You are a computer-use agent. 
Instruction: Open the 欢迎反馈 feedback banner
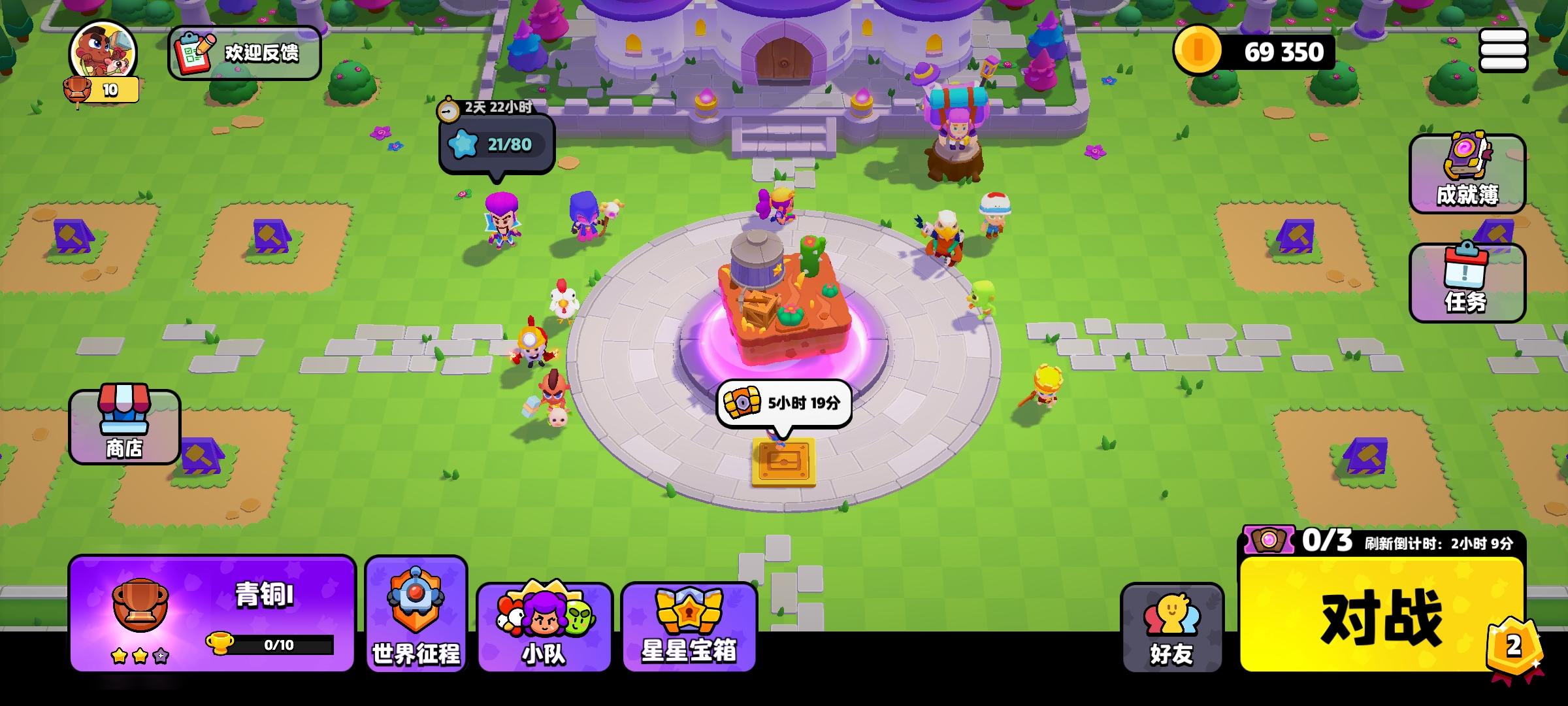click(245, 52)
